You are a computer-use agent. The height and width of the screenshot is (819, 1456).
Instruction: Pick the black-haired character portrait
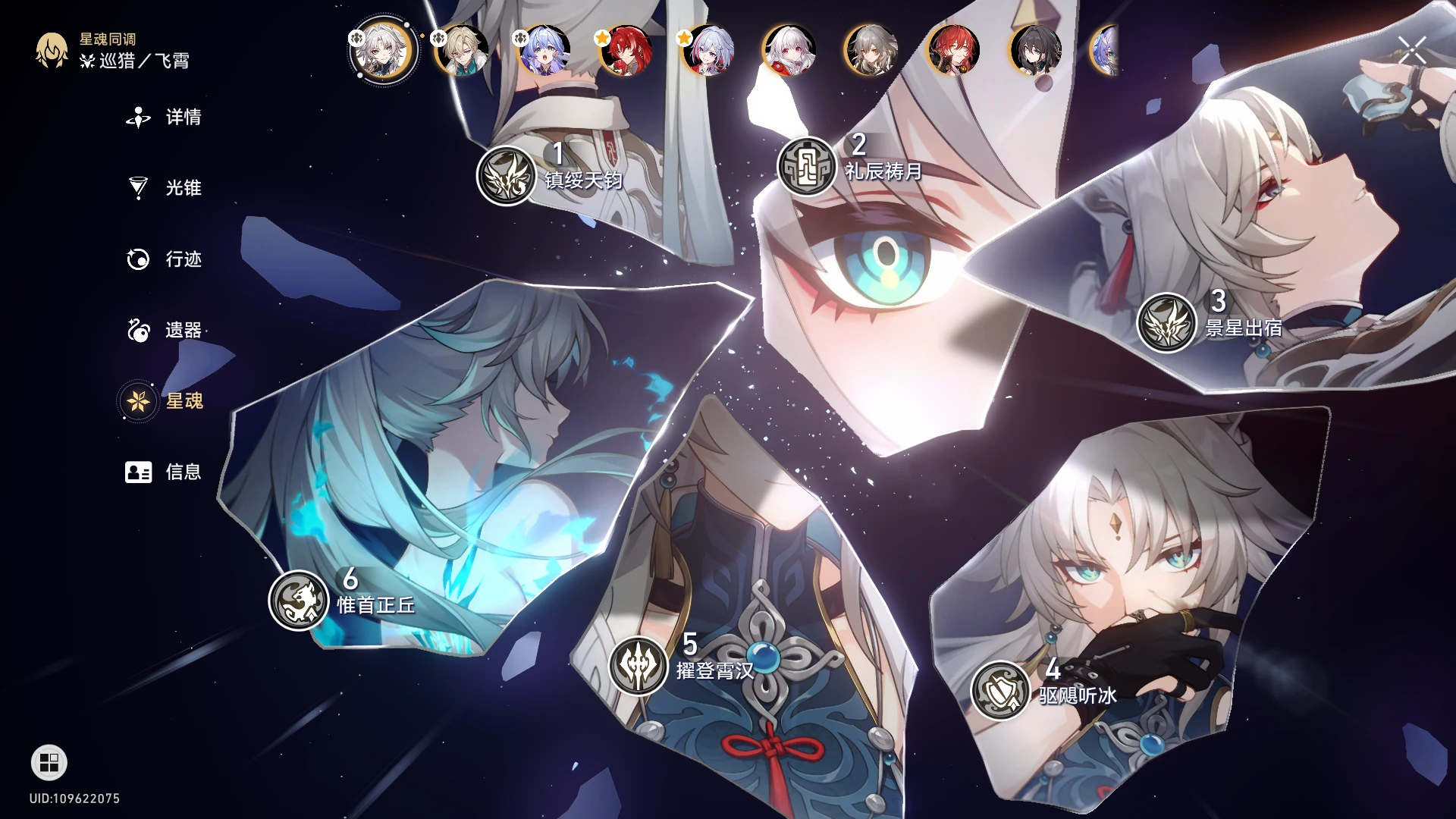tap(1035, 51)
